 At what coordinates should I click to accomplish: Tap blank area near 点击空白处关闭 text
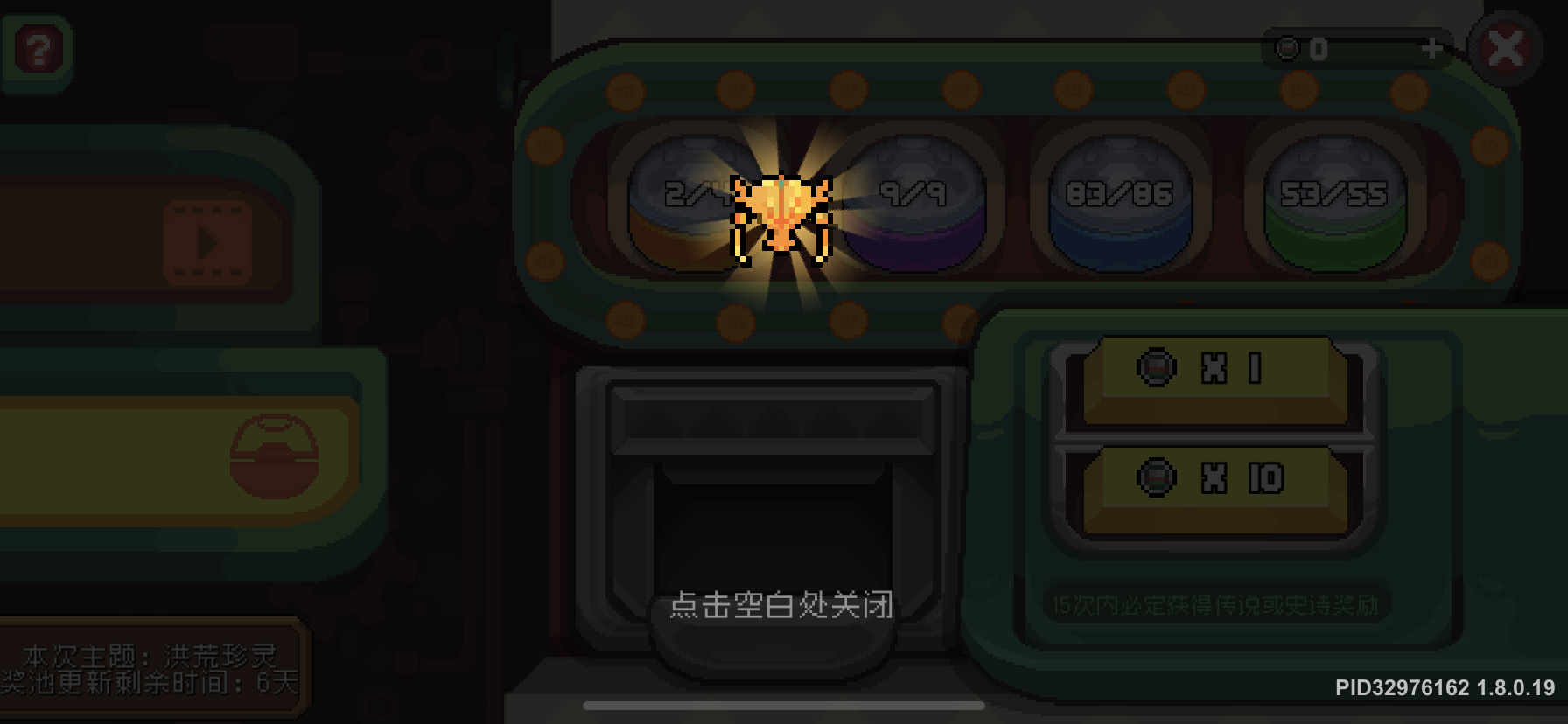pos(783,608)
